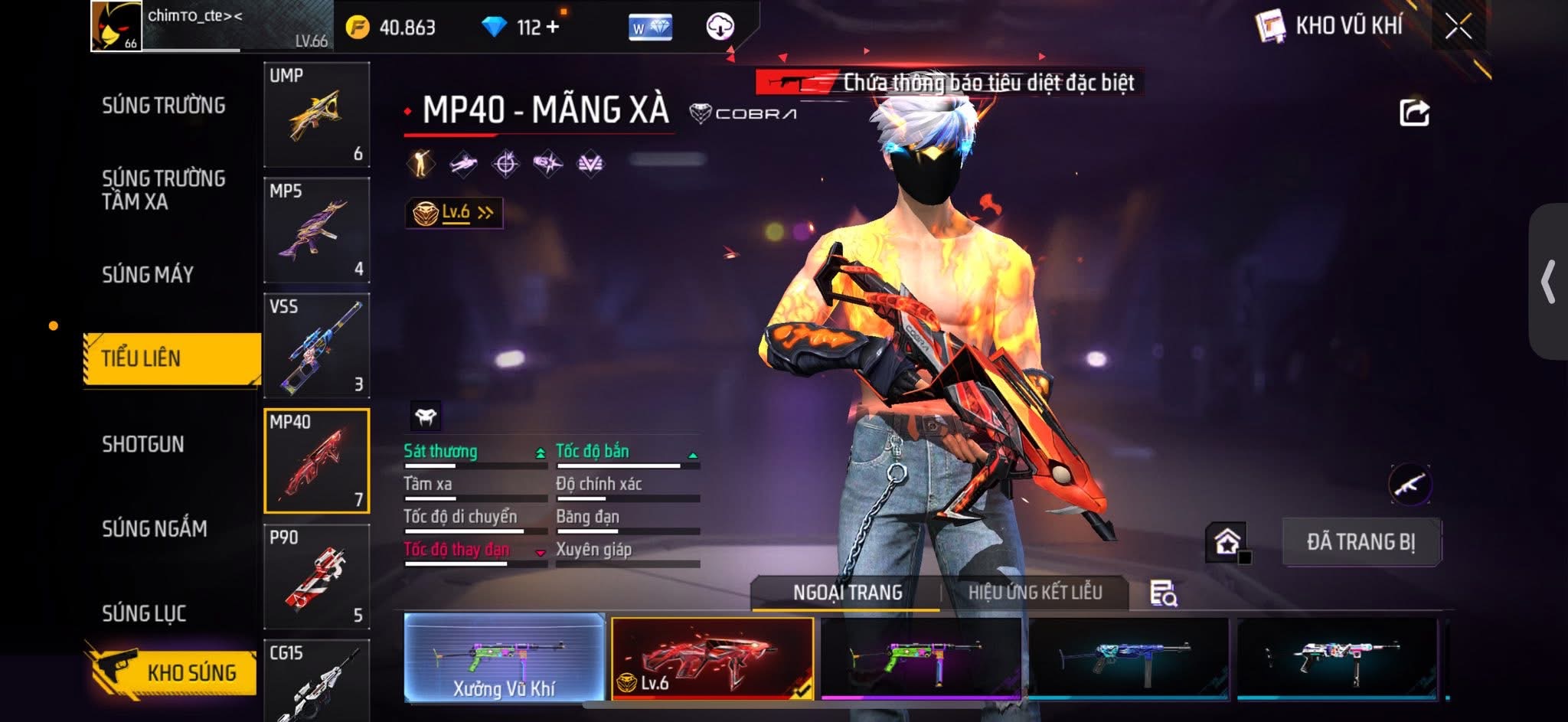
Task: Click the Đã Trang Bị button
Action: (x=1361, y=542)
